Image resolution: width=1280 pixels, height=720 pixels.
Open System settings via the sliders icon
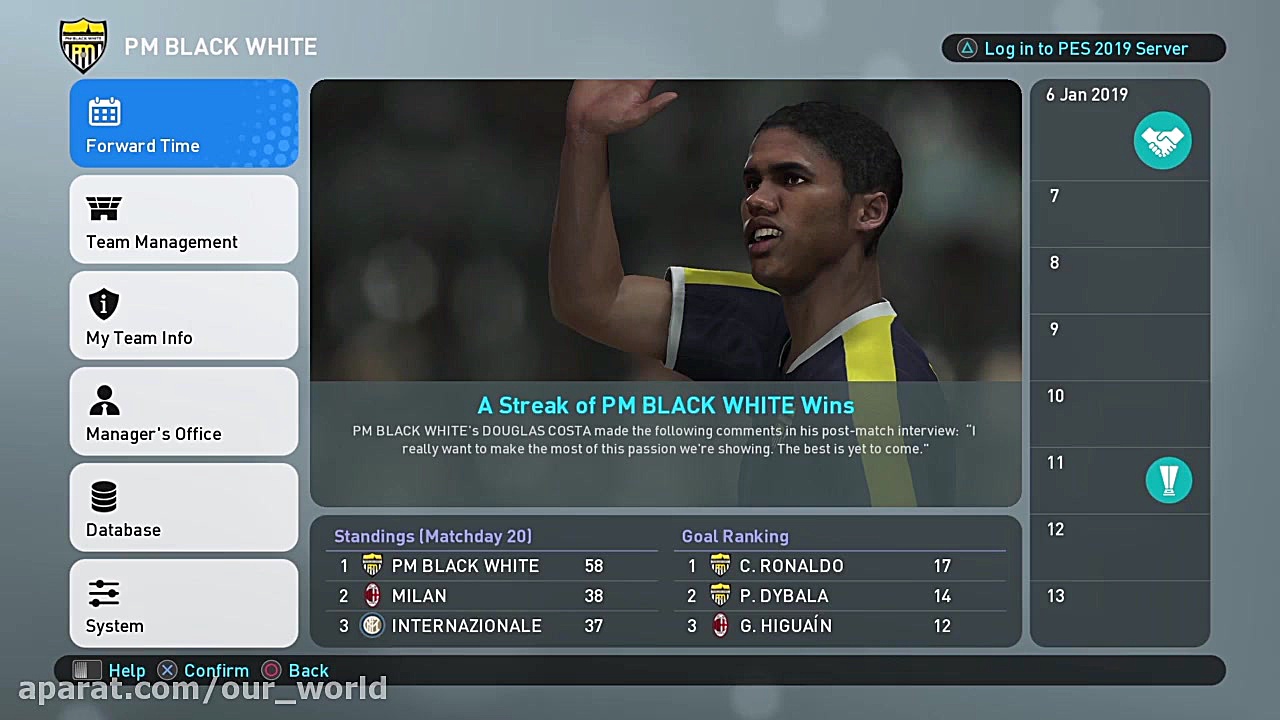[x=104, y=592]
